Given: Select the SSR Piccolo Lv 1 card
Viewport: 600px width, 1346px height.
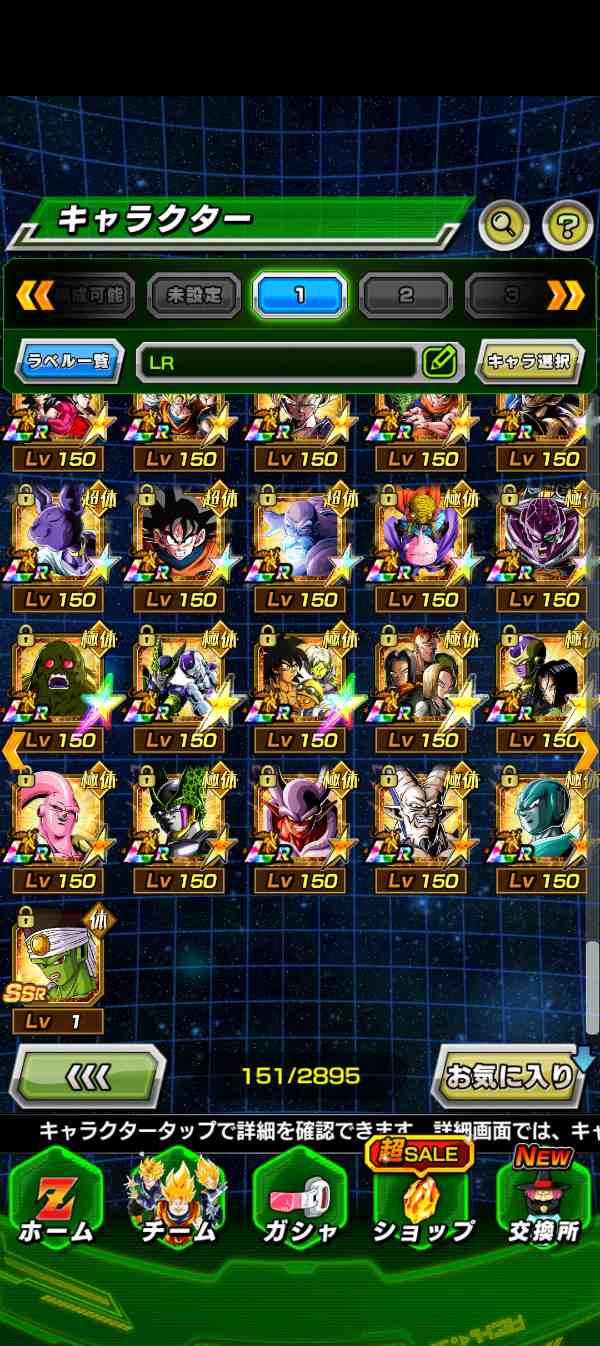Looking at the screenshot, I should click(x=58, y=958).
